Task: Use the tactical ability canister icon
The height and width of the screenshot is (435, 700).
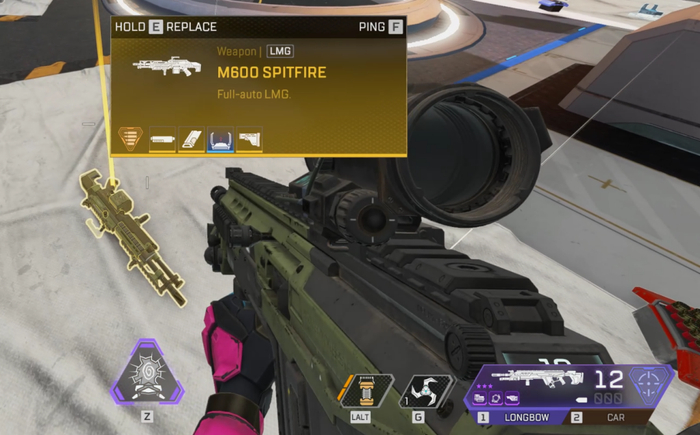Action: pyautogui.click(x=365, y=392)
